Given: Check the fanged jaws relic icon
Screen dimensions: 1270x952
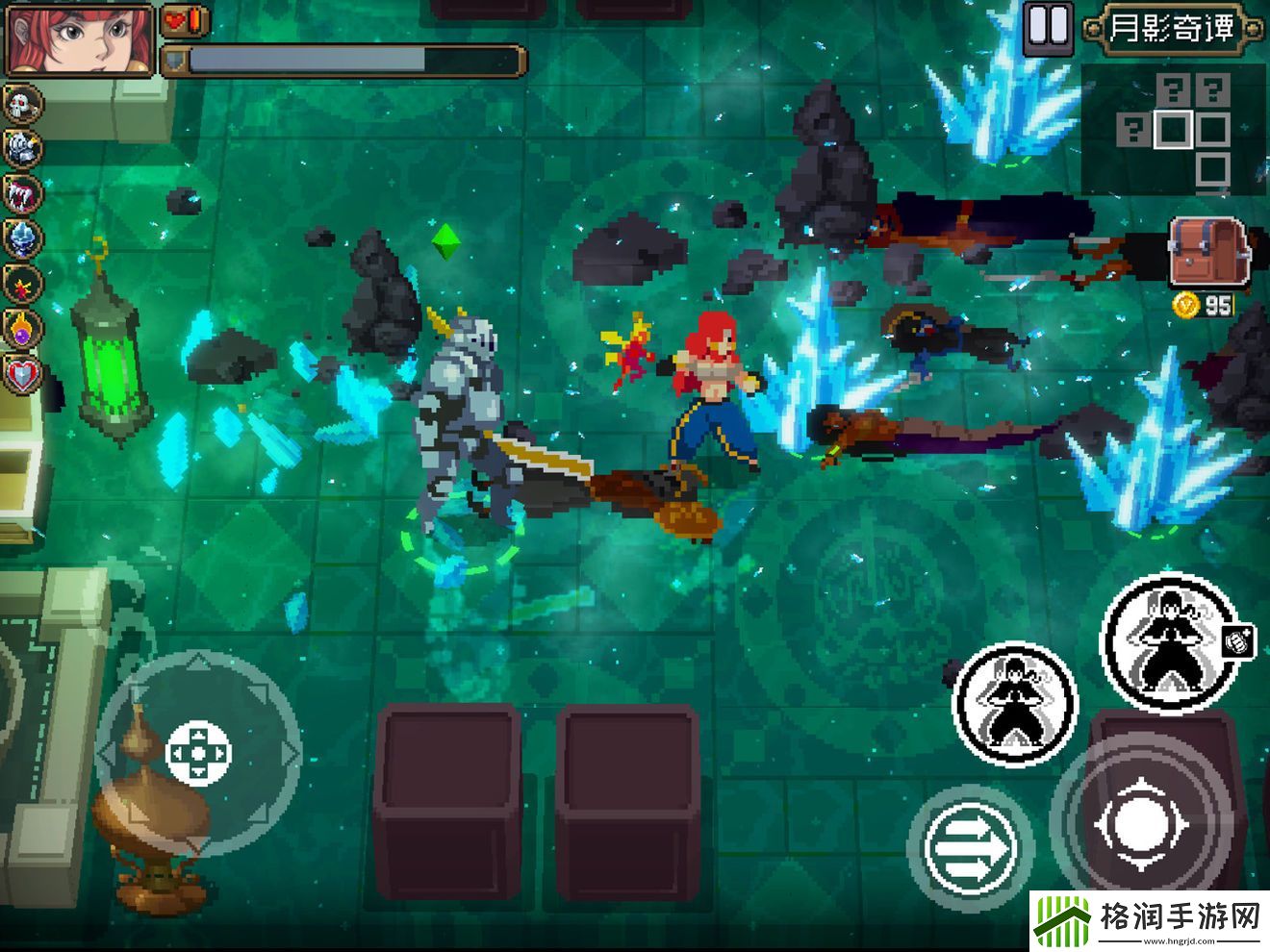Looking at the screenshot, I should 23,193.
